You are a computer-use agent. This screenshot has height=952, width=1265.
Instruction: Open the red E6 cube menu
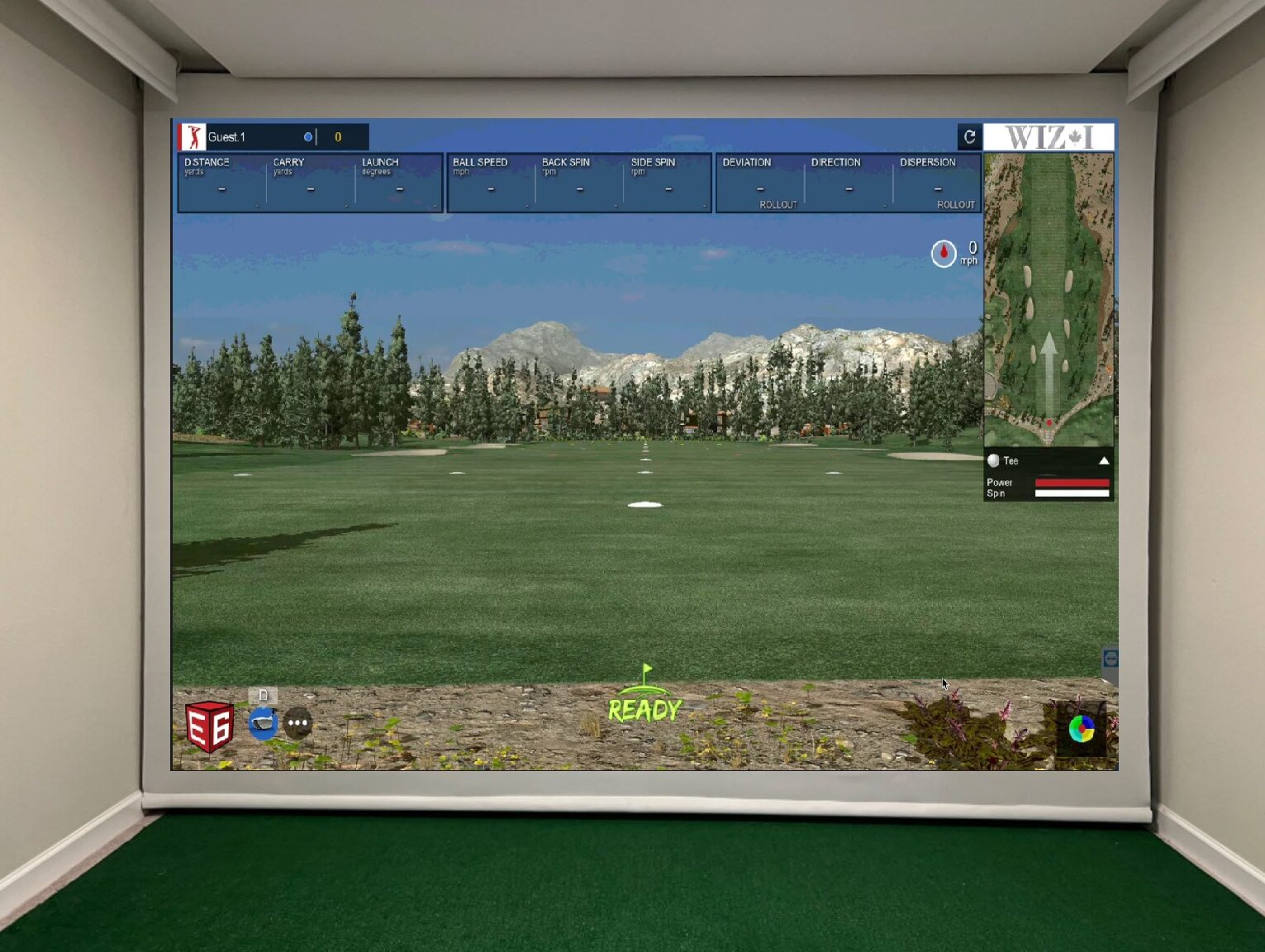pos(209,726)
